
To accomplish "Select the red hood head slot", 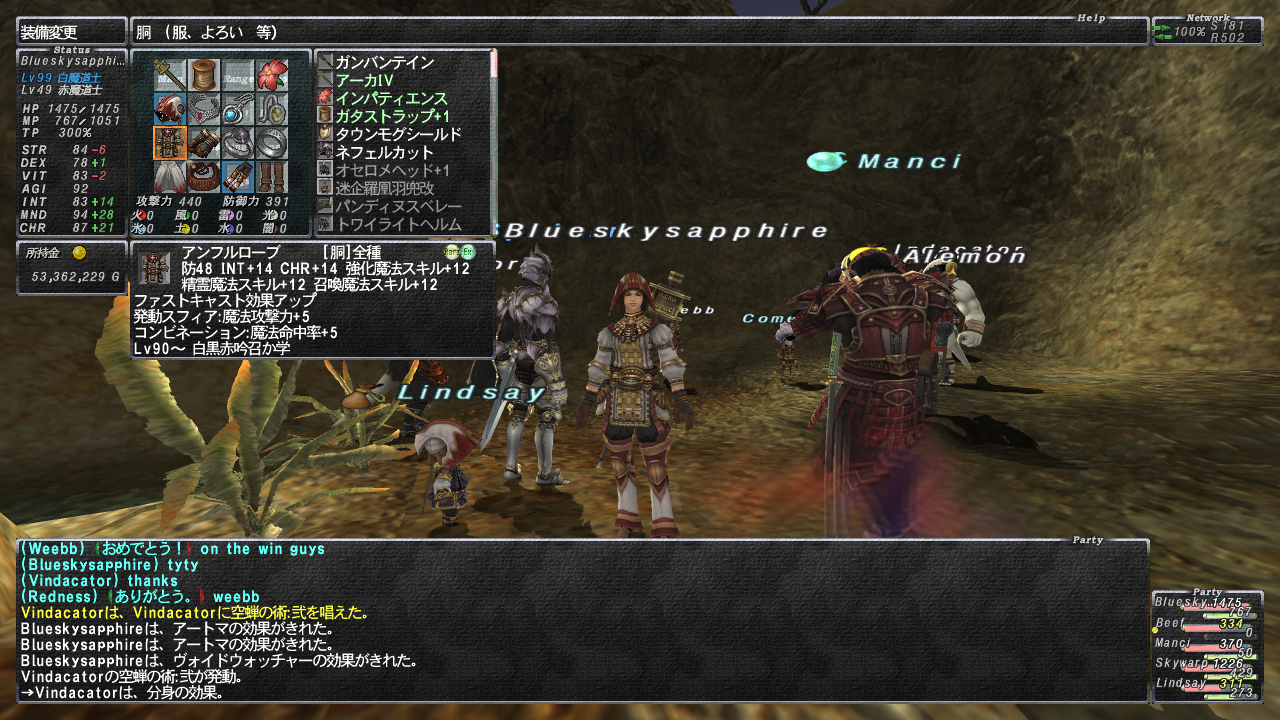I will tap(170, 109).
